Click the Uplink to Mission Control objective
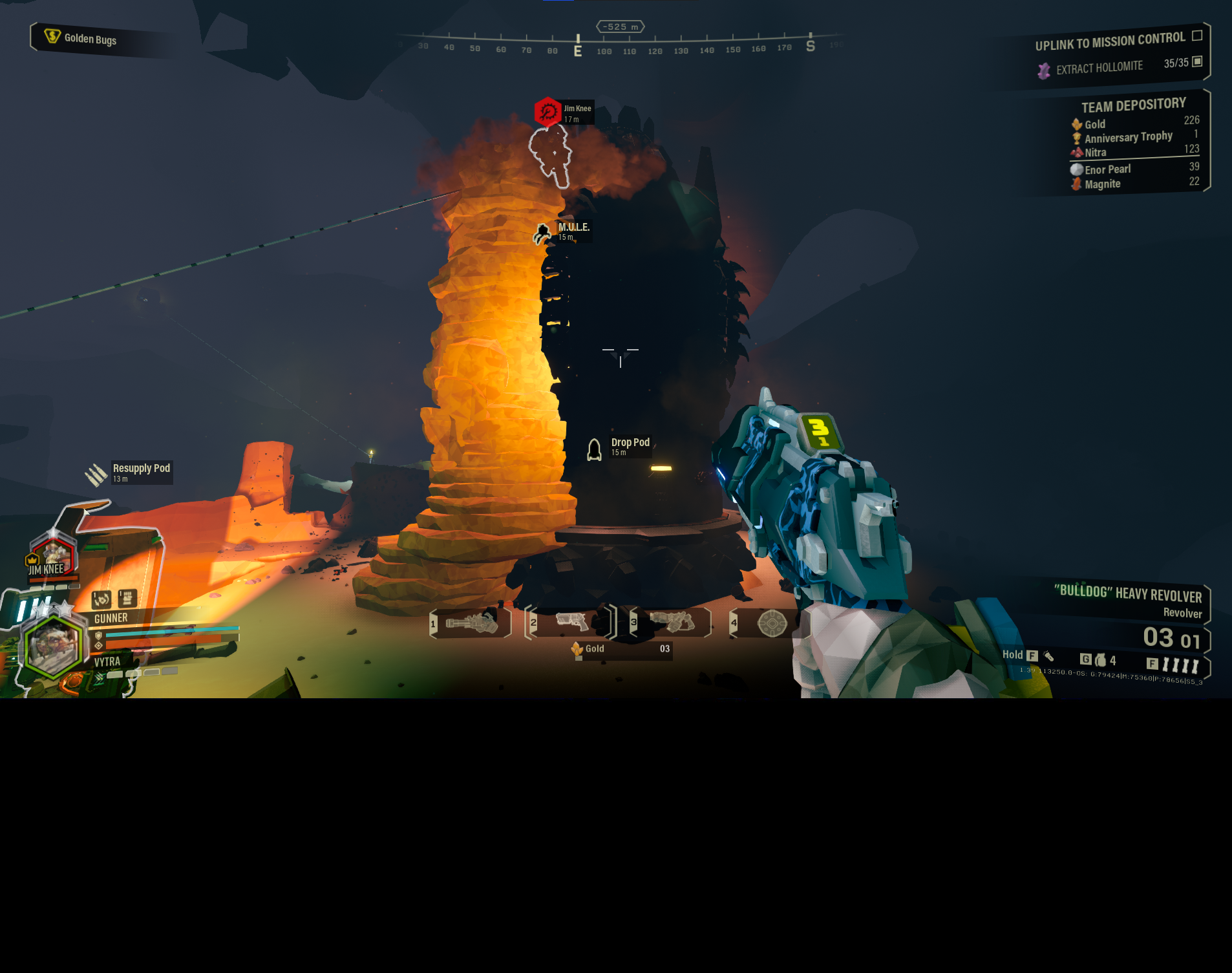This screenshot has height=973, width=1232. [x=1110, y=42]
